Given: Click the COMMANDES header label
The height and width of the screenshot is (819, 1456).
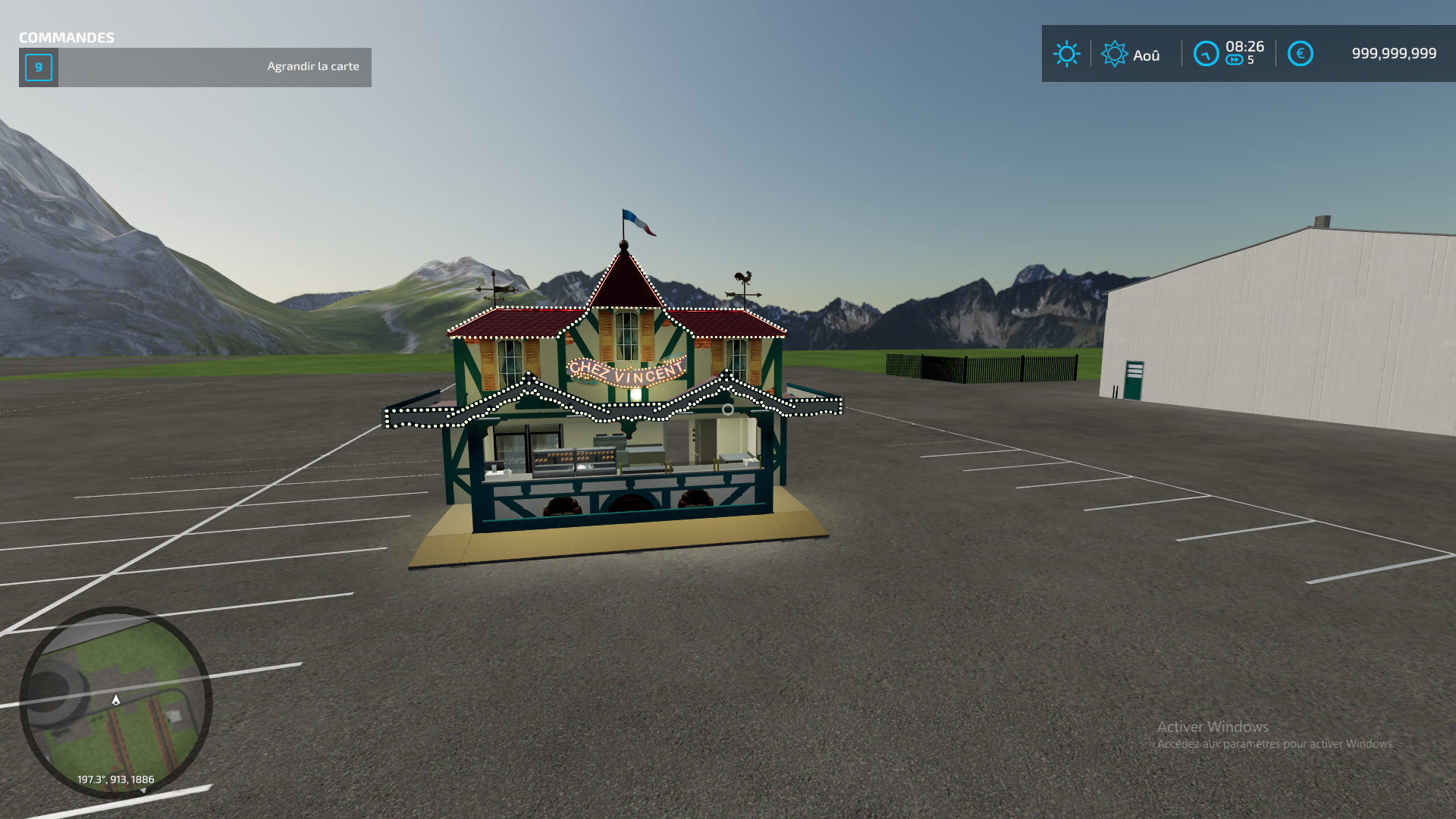Looking at the screenshot, I should pyautogui.click(x=66, y=36).
